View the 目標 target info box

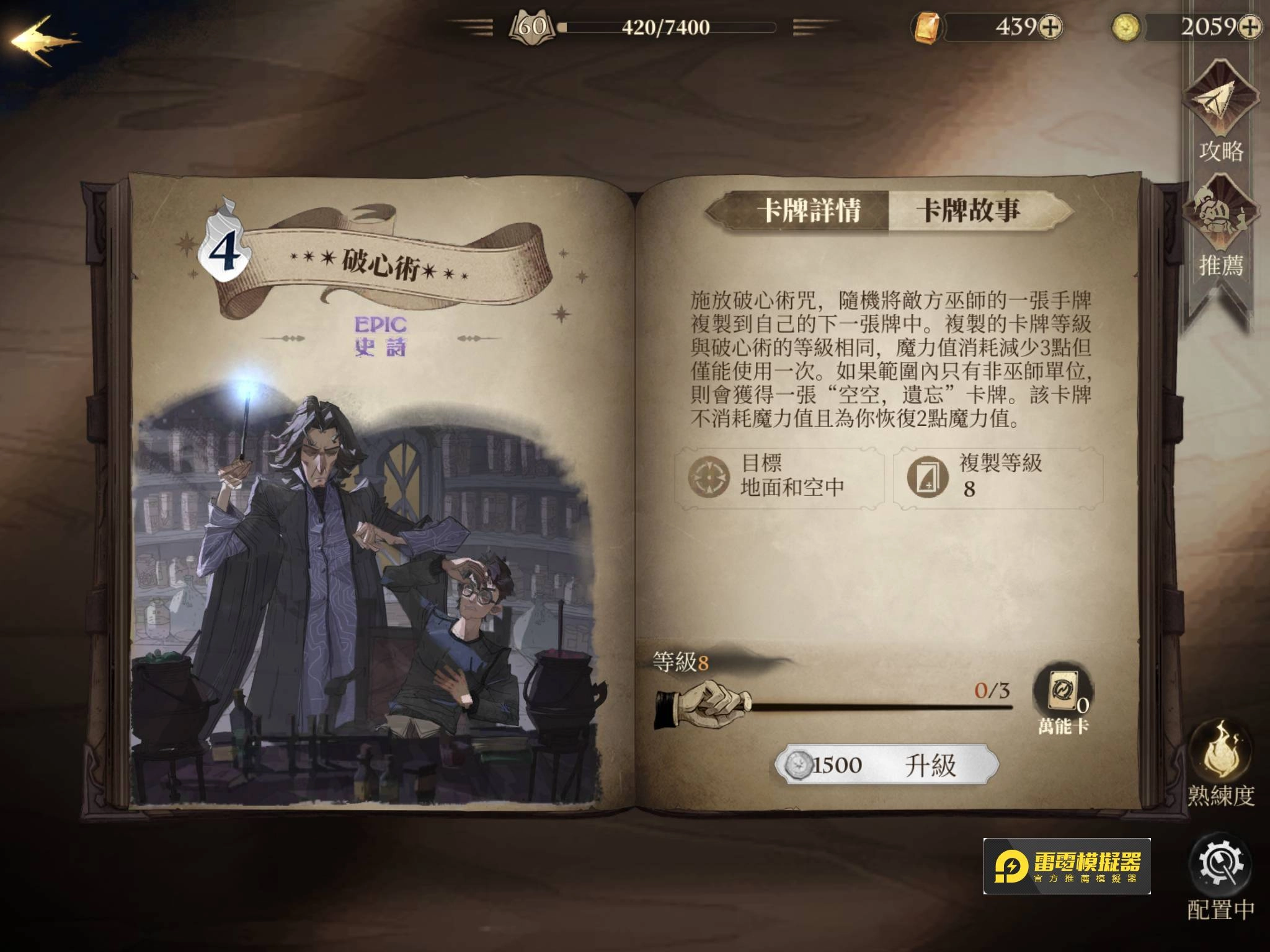pyautogui.click(x=779, y=477)
